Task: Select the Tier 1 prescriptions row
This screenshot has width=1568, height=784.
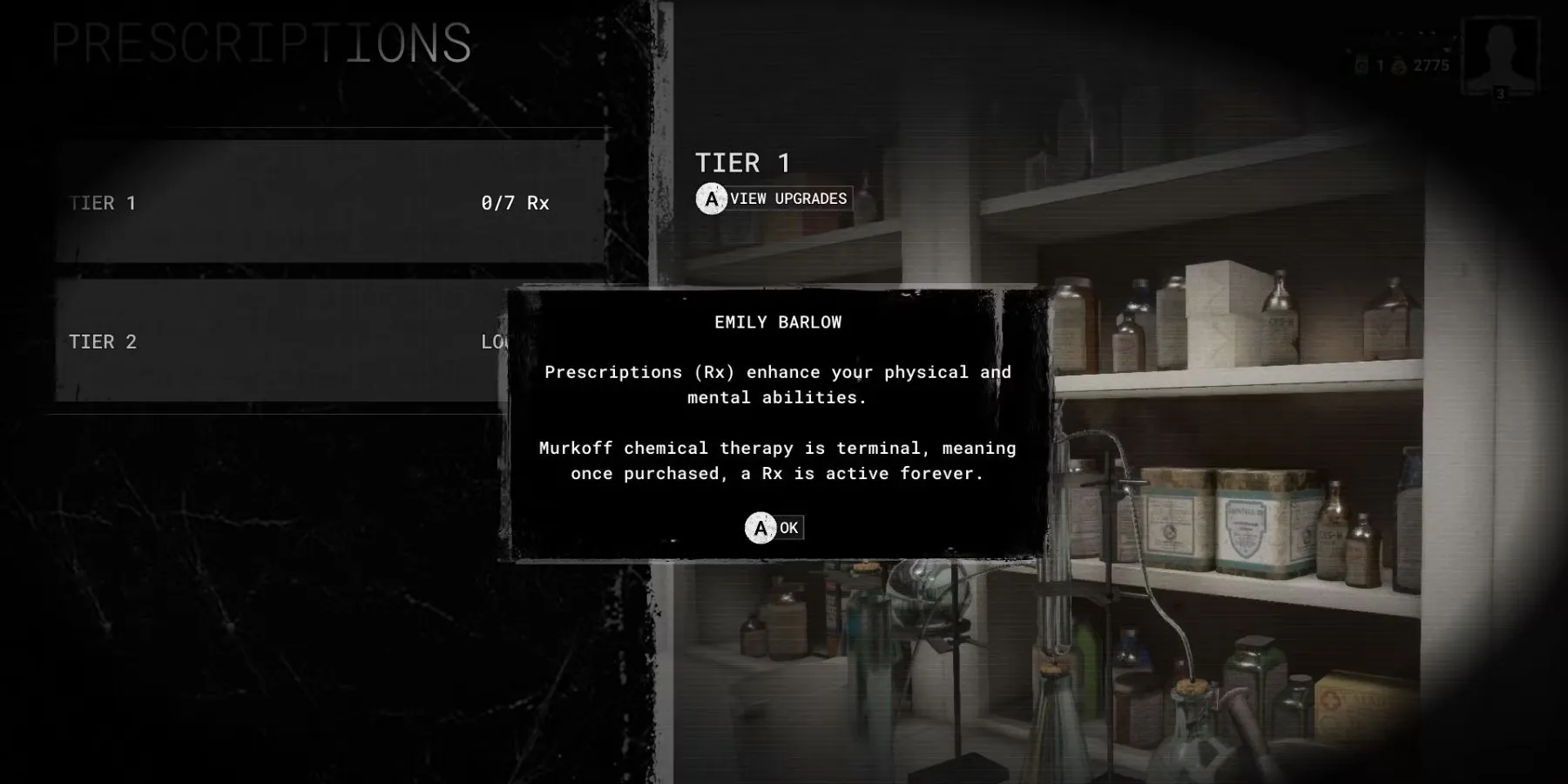Action: [329, 203]
